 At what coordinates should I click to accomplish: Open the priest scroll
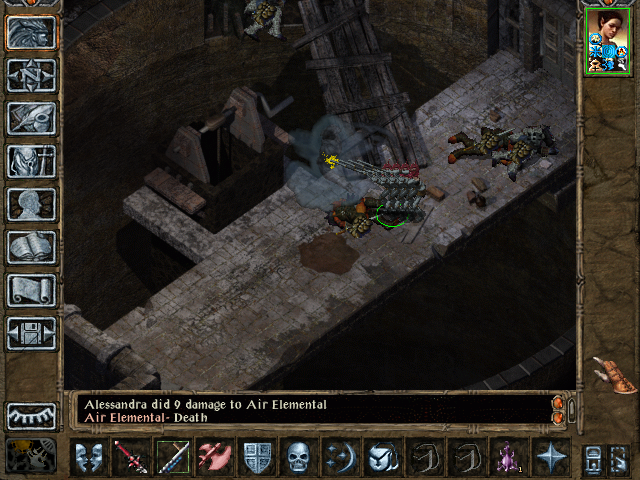click(x=31, y=290)
